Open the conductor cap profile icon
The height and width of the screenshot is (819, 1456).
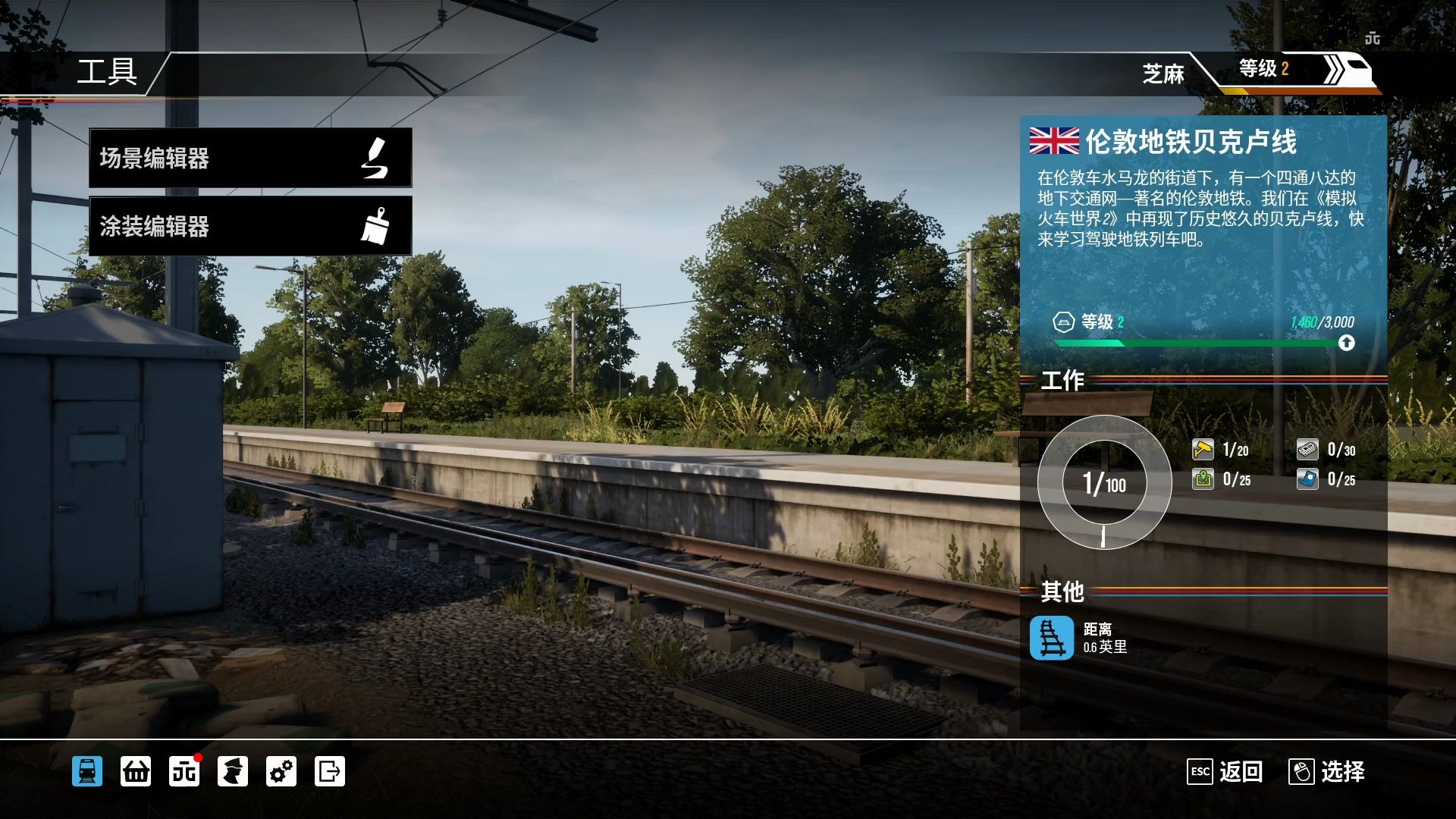pyautogui.click(x=233, y=771)
